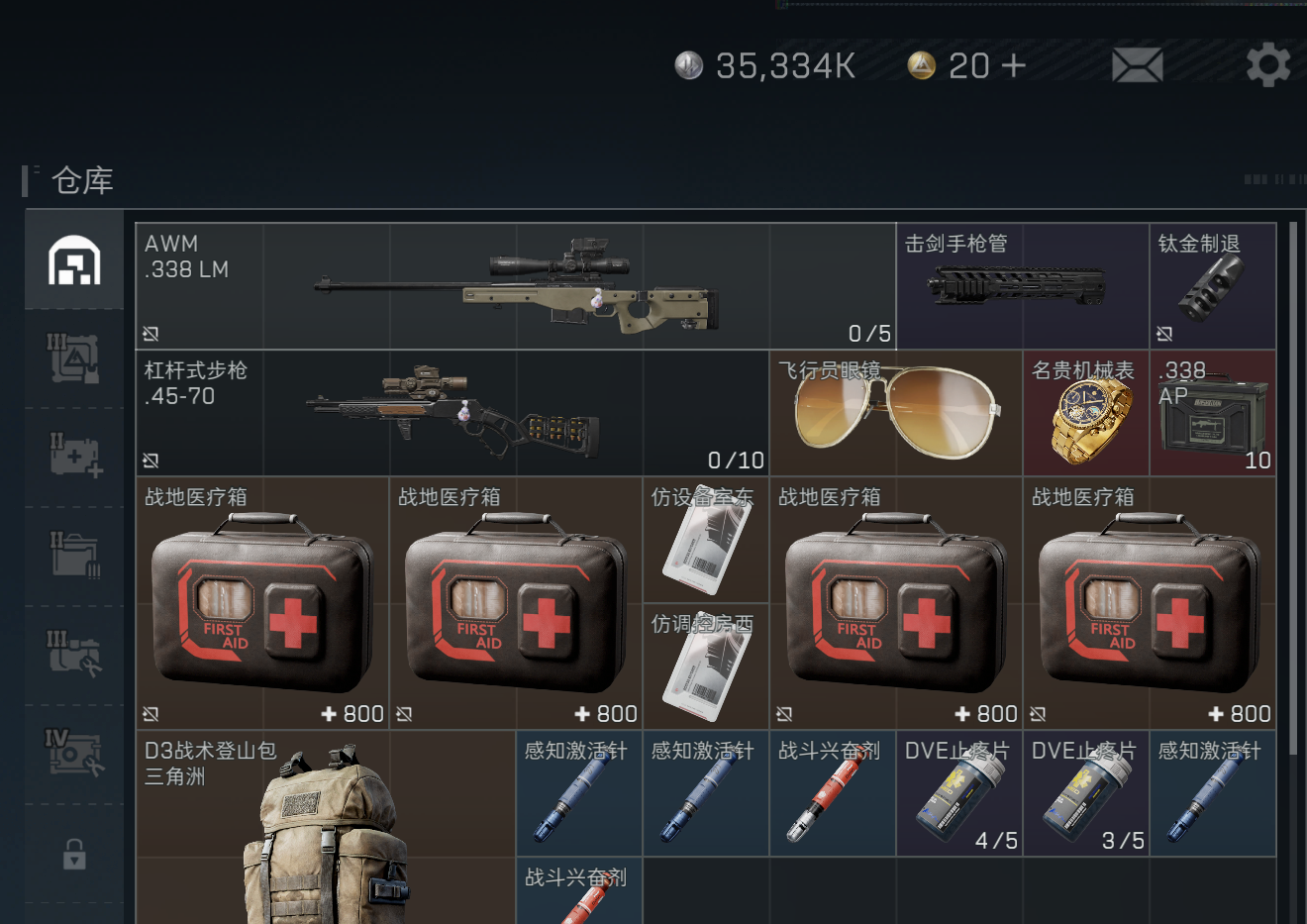The height and width of the screenshot is (924, 1307).
Task: Choose the DVE止疼片 with 3/5 uses
Action: point(1085,793)
